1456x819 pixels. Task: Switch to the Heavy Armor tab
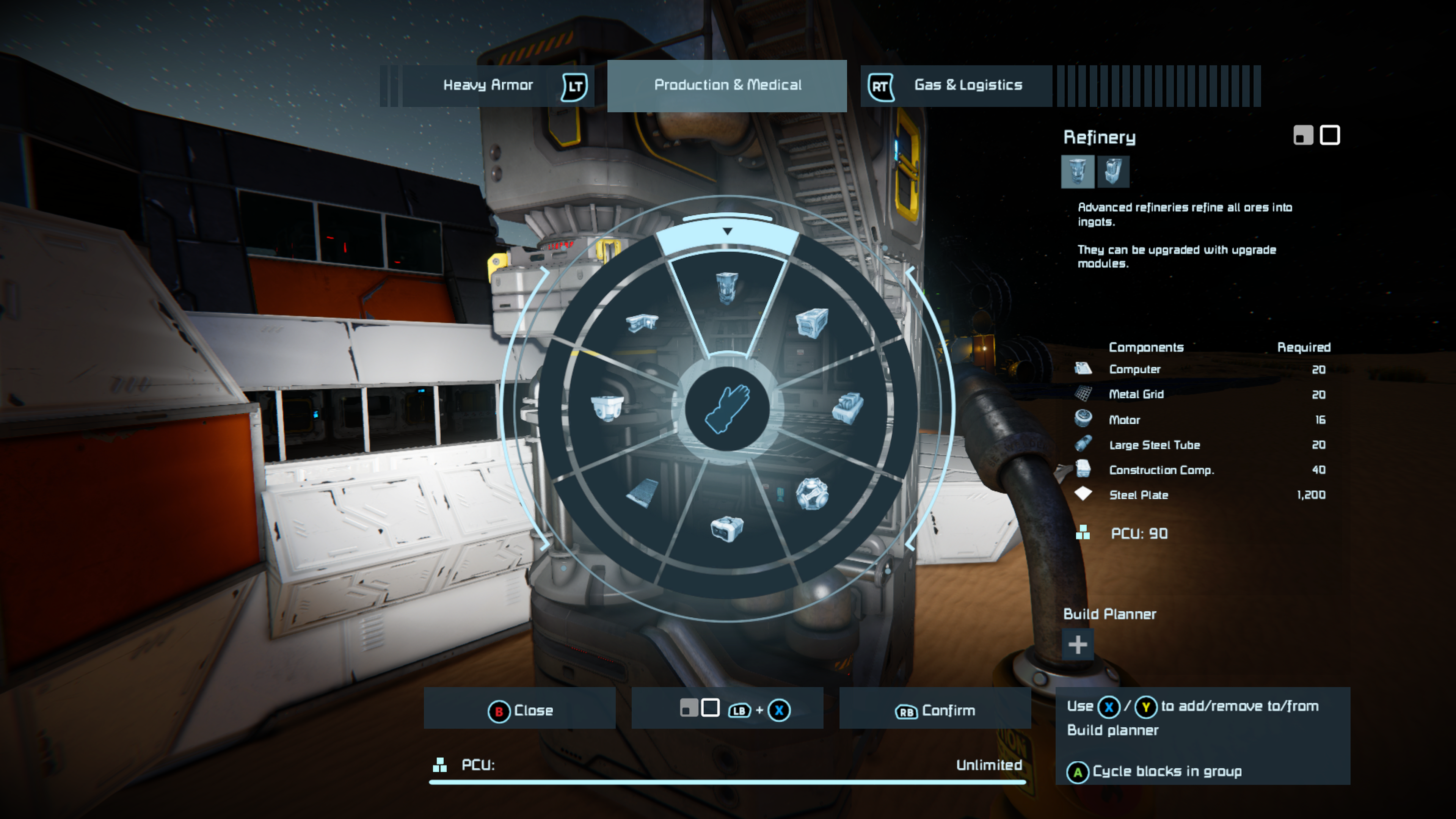(488, 85)
